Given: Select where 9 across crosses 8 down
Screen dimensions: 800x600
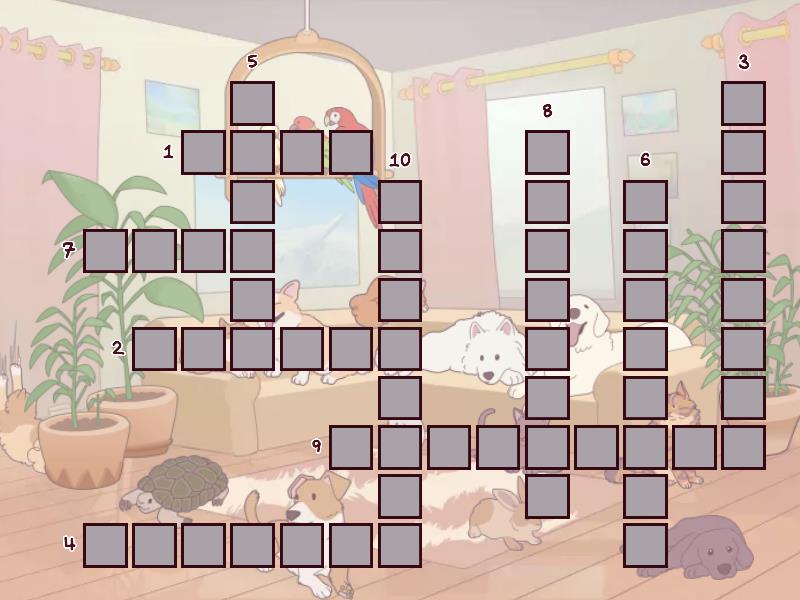Looking at the screenshot, I should pos(547,446).
